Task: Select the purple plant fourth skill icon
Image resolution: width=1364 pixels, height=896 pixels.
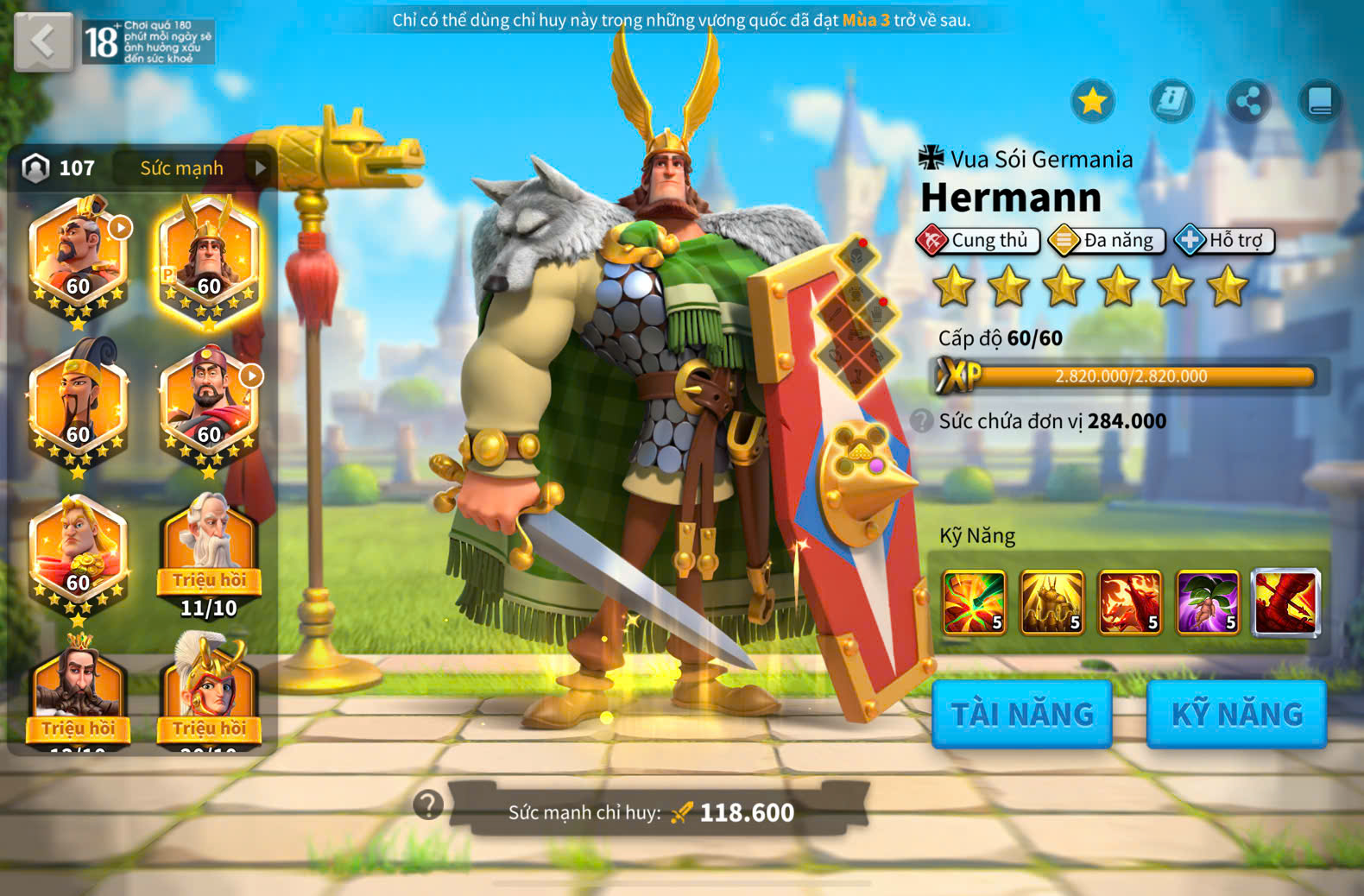Action: (1207, 602)
